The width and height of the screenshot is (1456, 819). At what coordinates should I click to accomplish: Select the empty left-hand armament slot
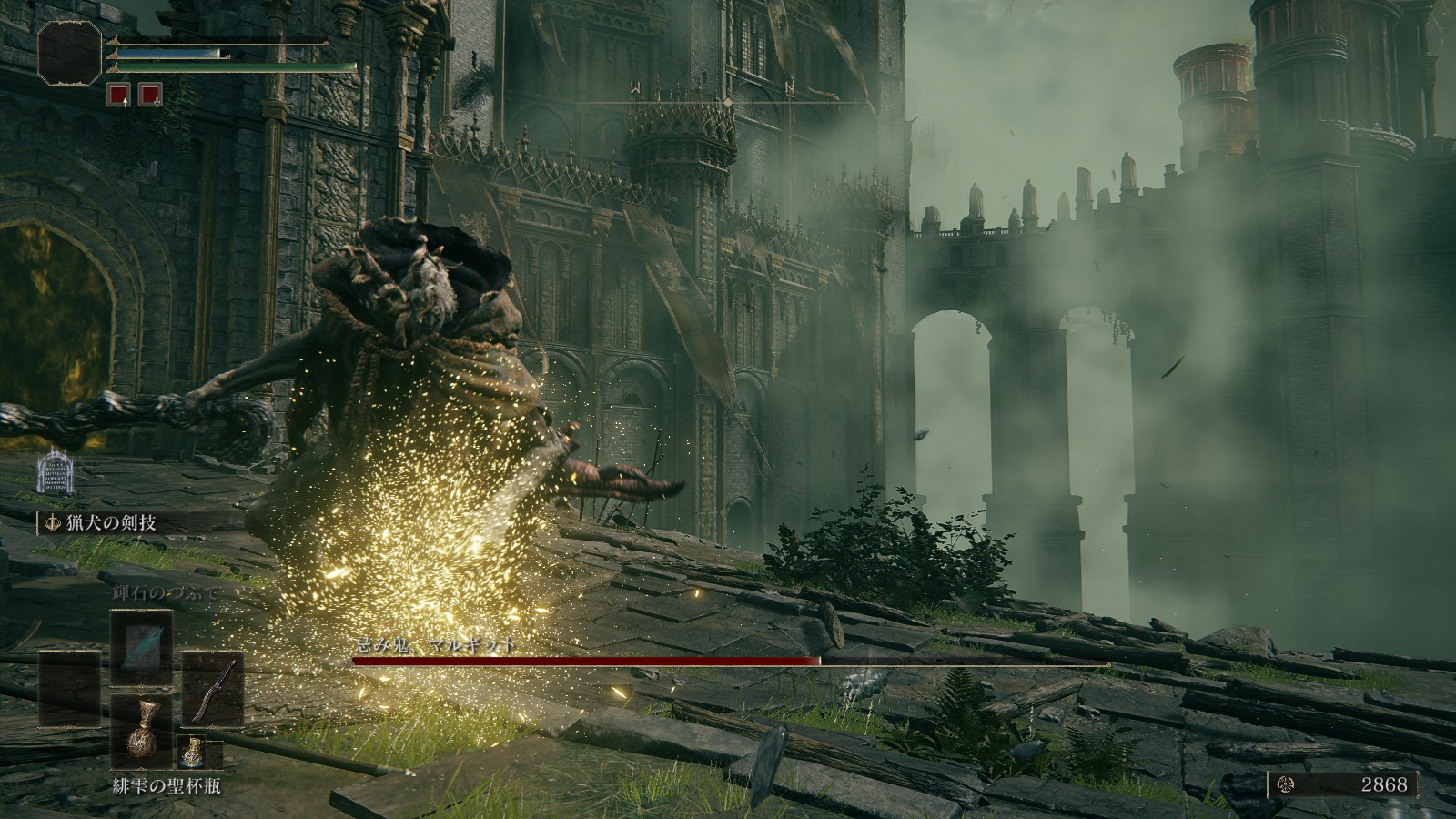click(x=69, y=689)
